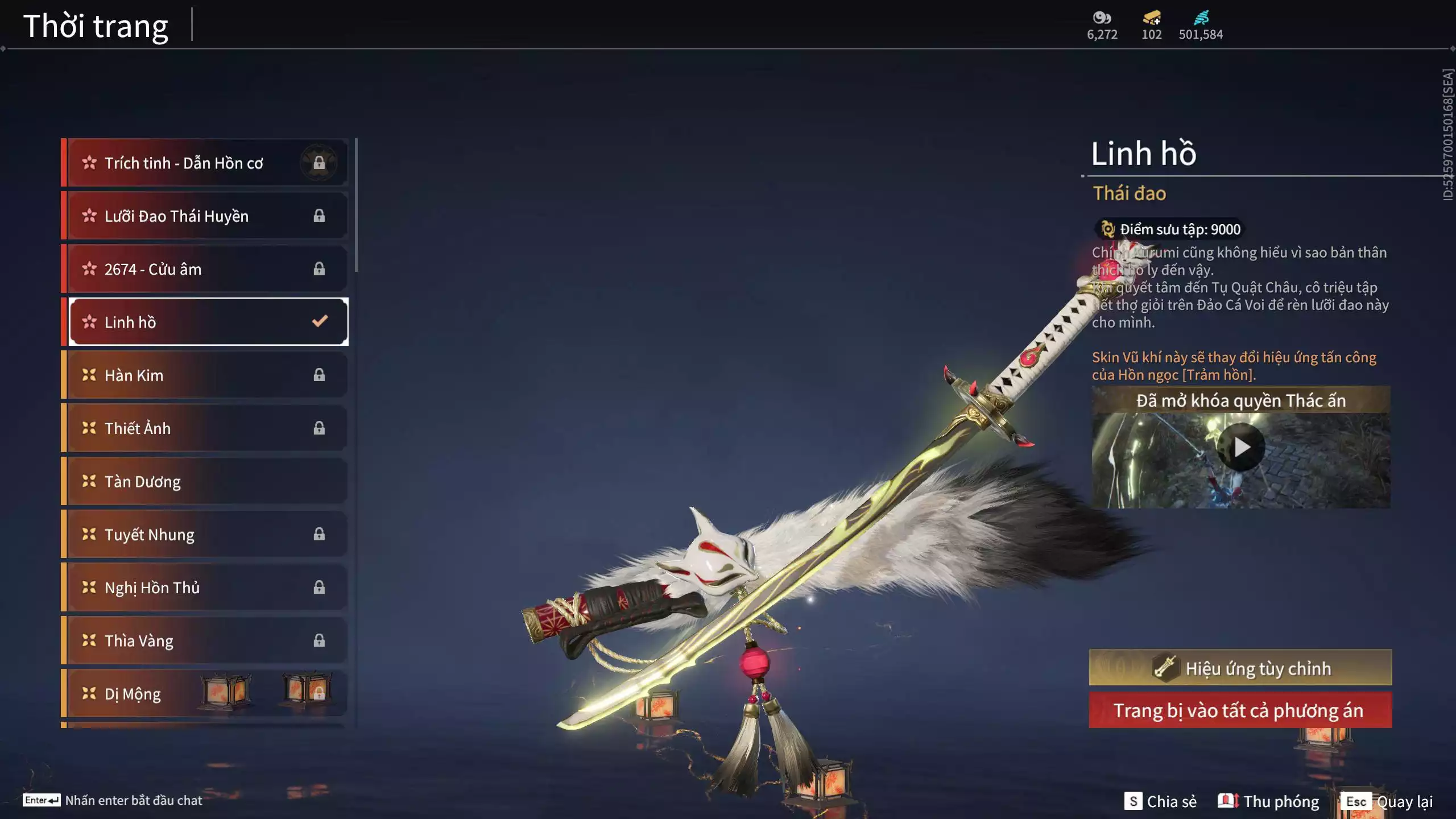Select the Trích tinh - Dẫn Hồn cơ skin
Viewport: 1456px width, 819px height.
click(x=205, y=163)
